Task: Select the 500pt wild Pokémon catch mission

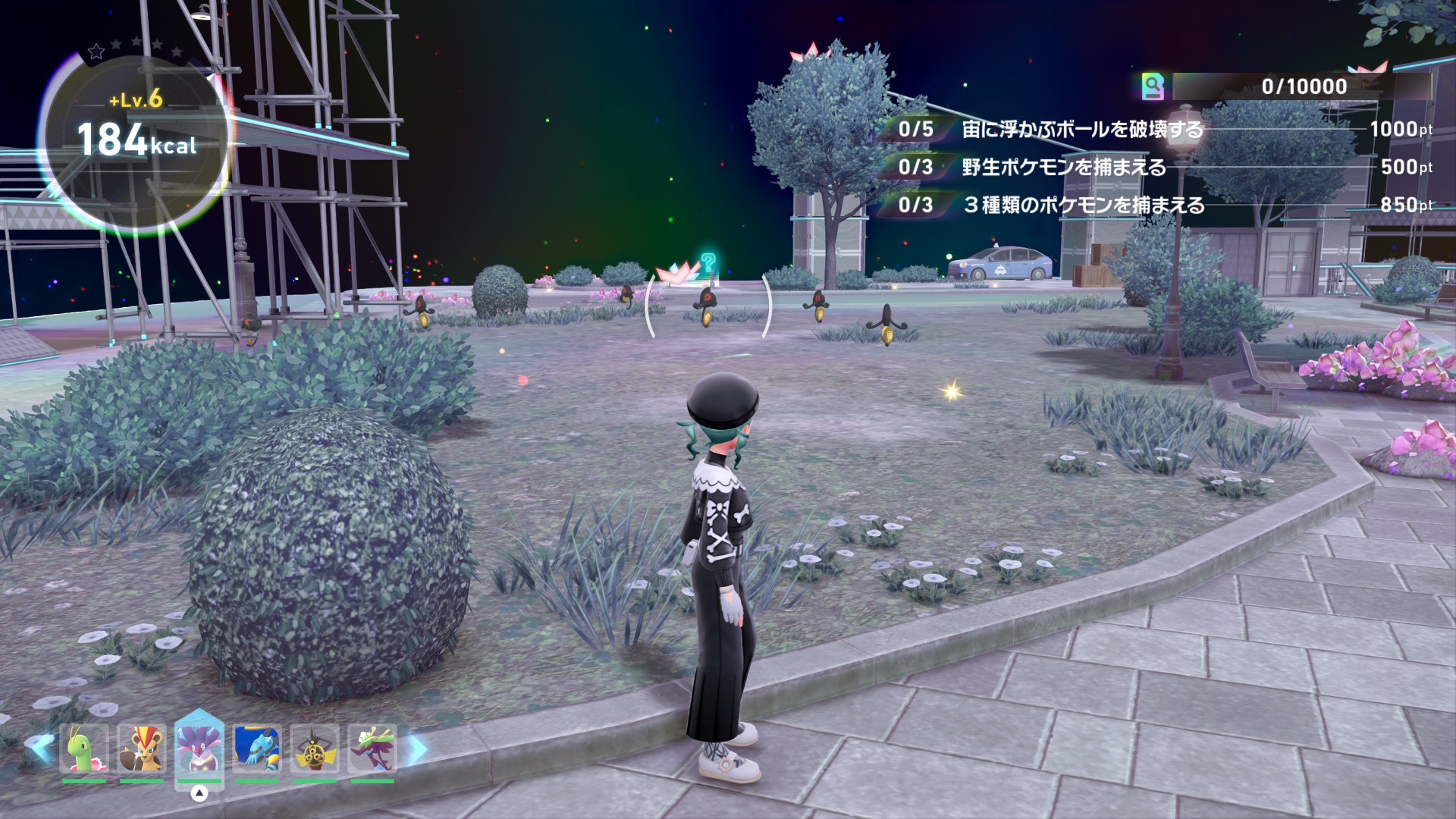Action: click(1063, 168)
